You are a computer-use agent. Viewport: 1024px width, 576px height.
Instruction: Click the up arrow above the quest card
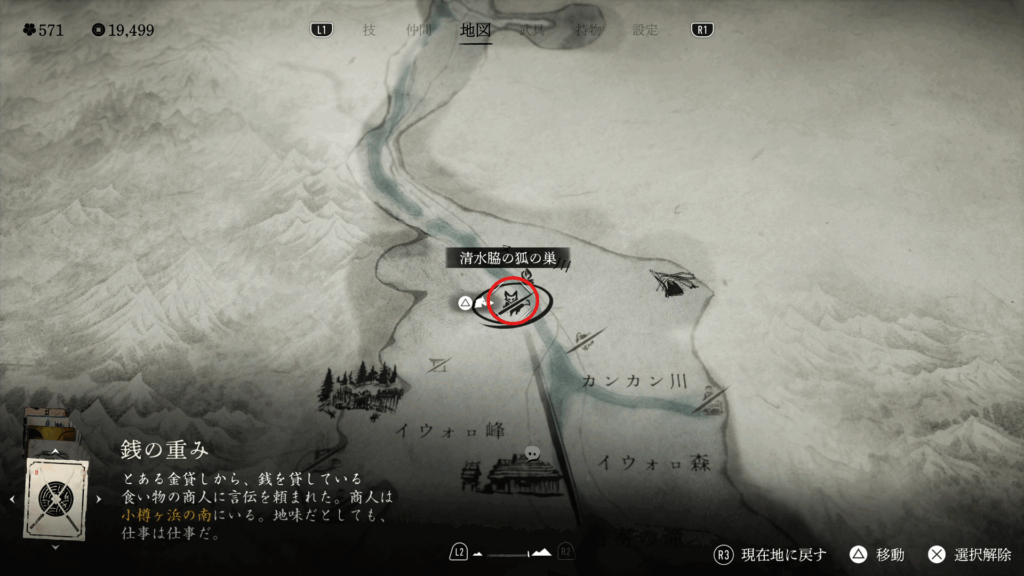click(x=56, y=451)
